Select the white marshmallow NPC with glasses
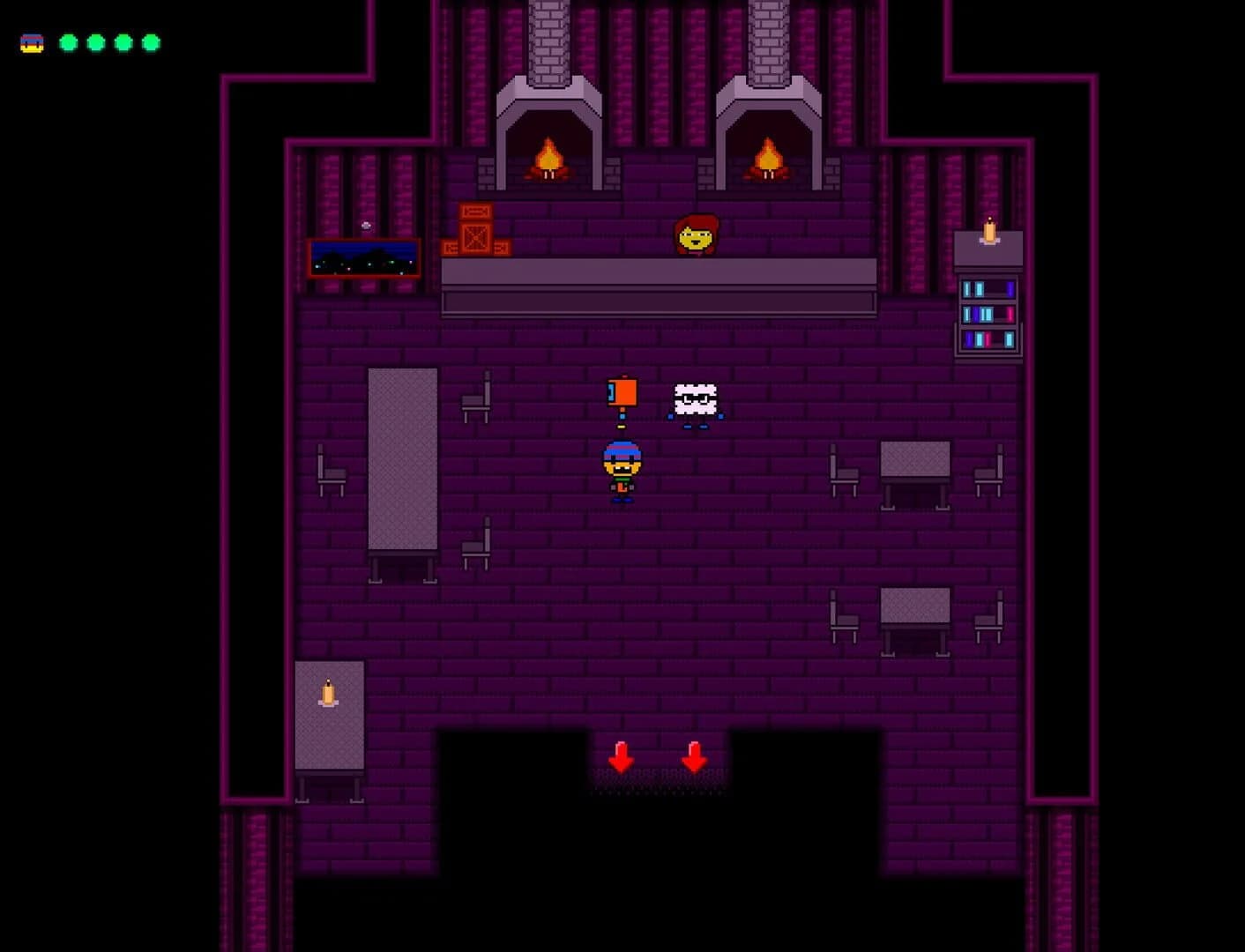The image size is (1245, 952). [696, 398]
